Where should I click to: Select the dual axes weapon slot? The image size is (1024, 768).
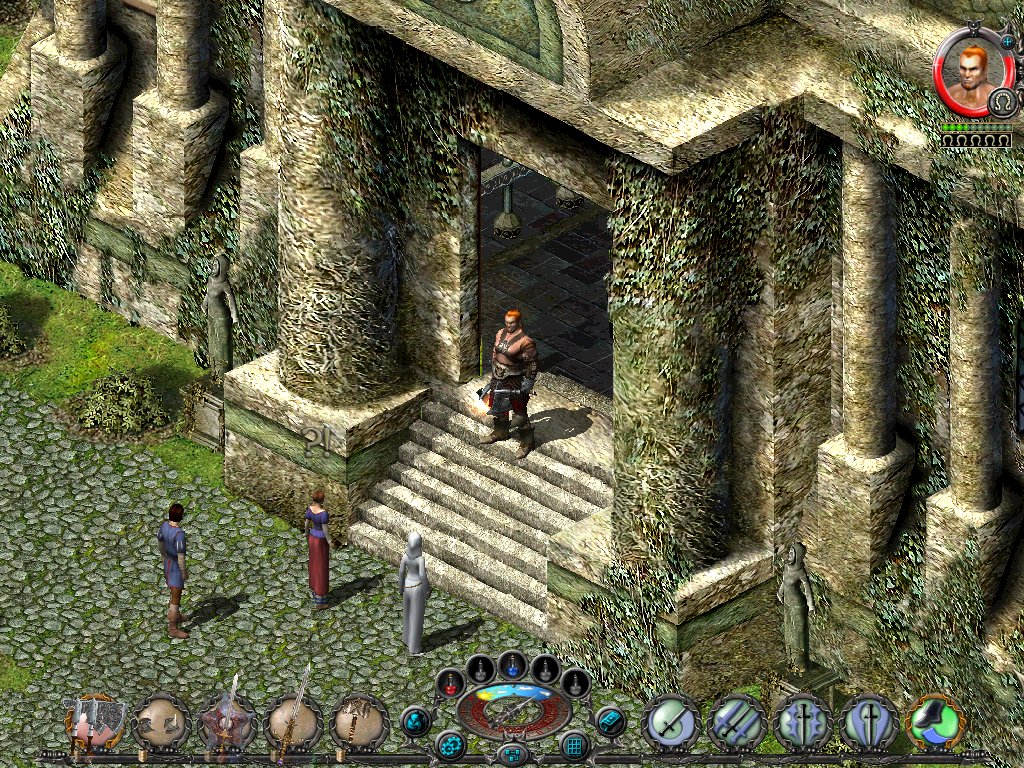(95, 722)
